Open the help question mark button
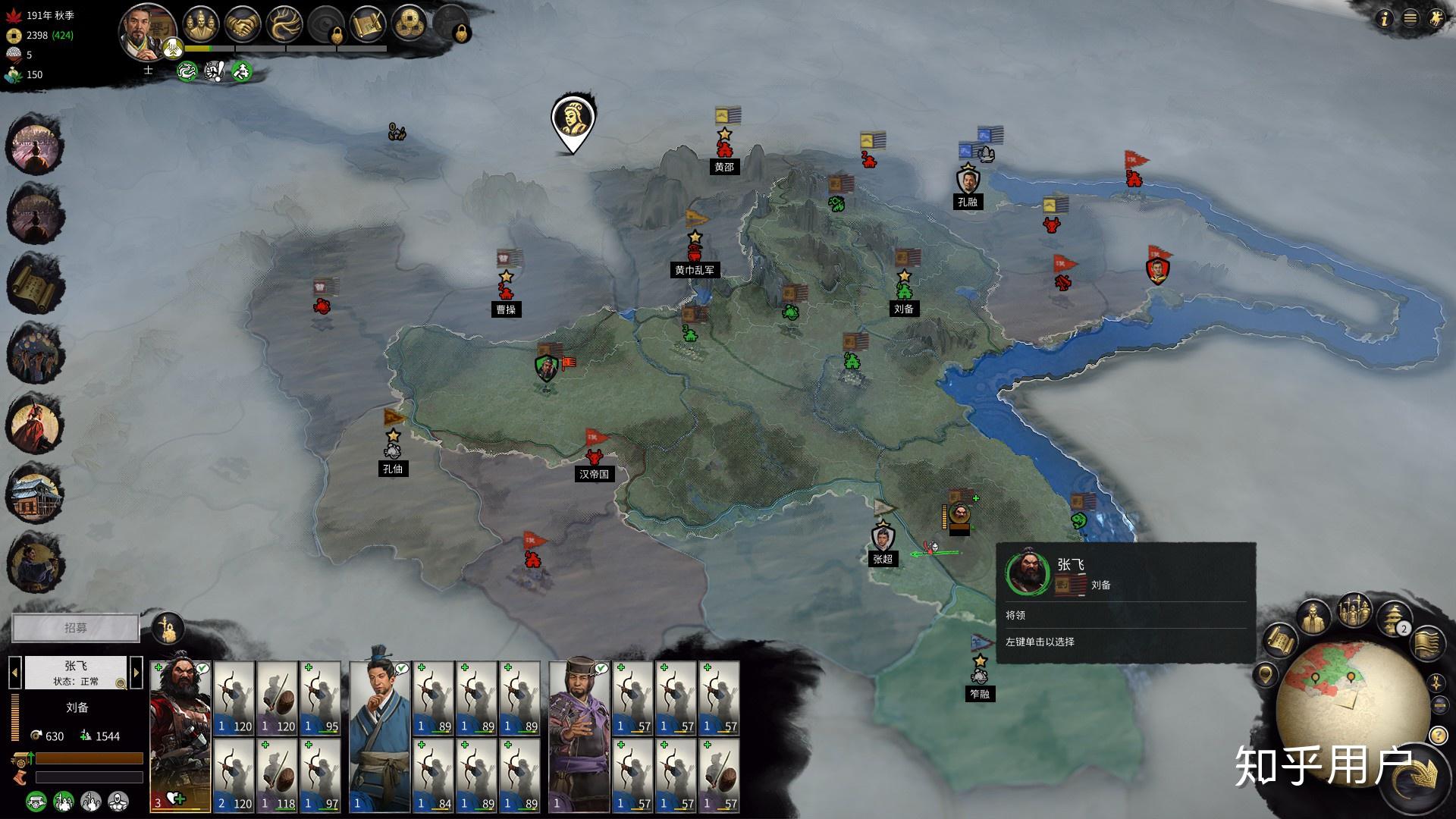The width and height of the screenshot is (1456, 819). click(x=1437, y=735)
